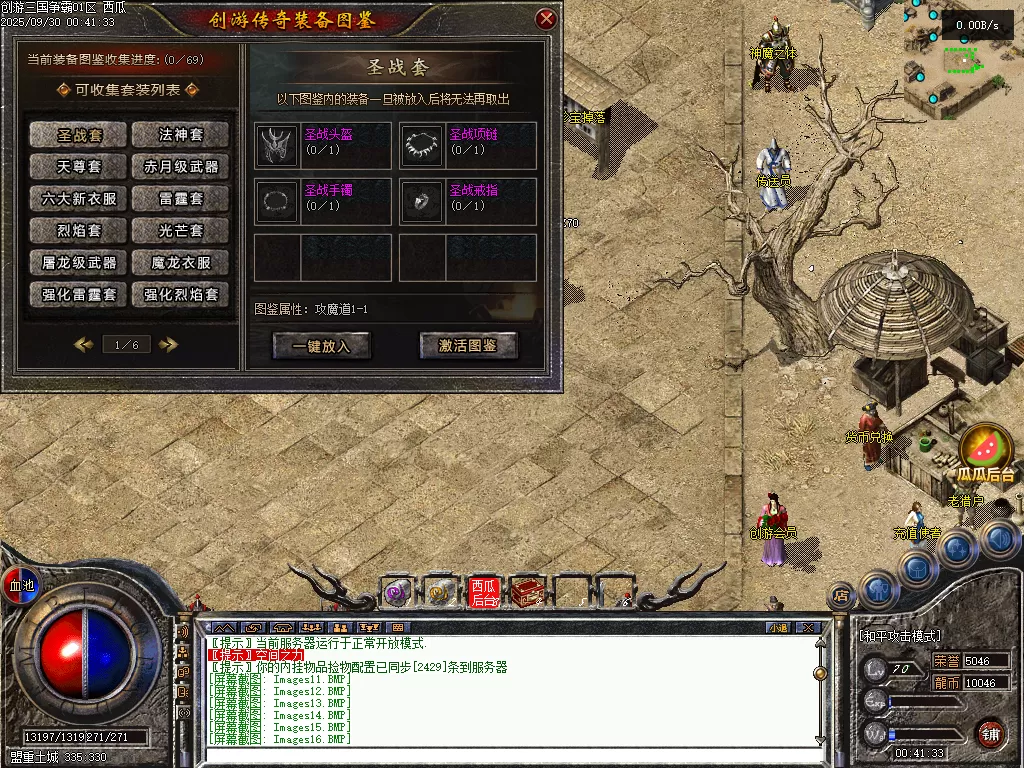Go to the next set list page
The width and height of the screenshot is (1024, 768).
168,344
